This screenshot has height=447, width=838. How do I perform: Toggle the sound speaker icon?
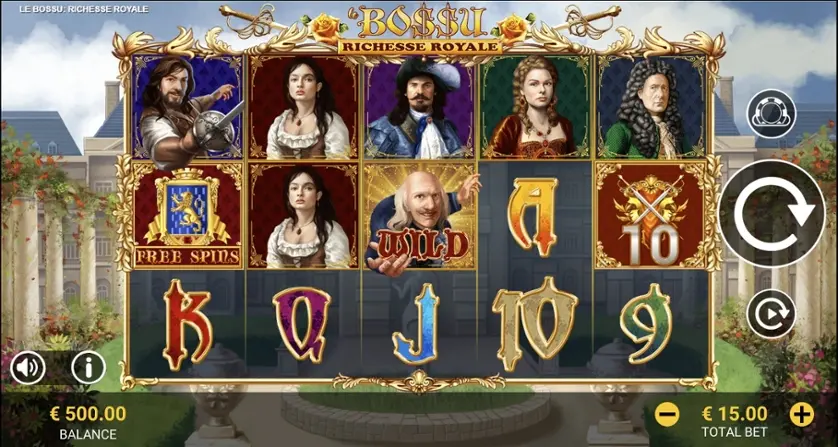(x=28, y=368)
